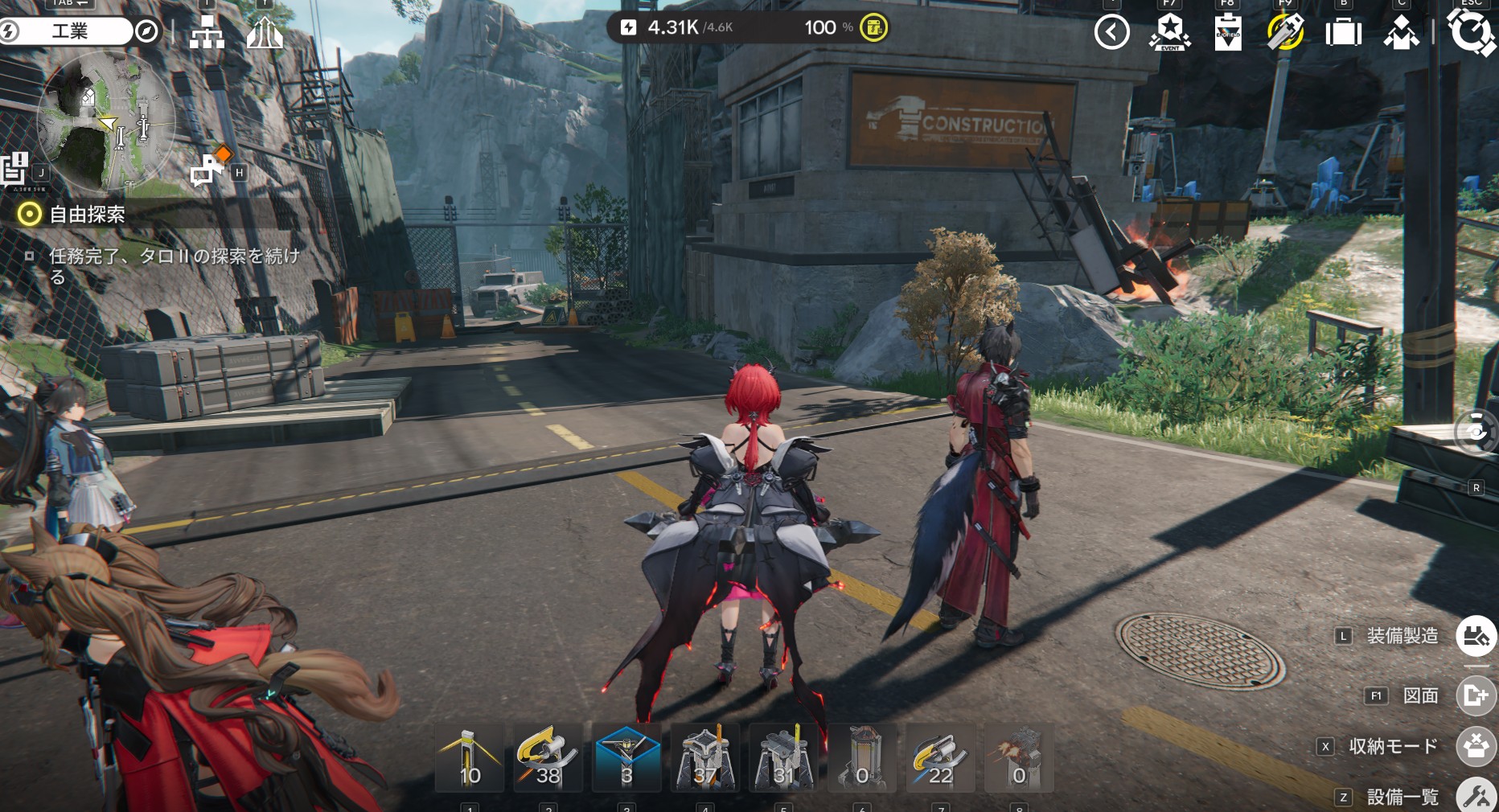1499x812 pixels.
Task: Open the main system menu ring icon
Action: pos(1470,32)
